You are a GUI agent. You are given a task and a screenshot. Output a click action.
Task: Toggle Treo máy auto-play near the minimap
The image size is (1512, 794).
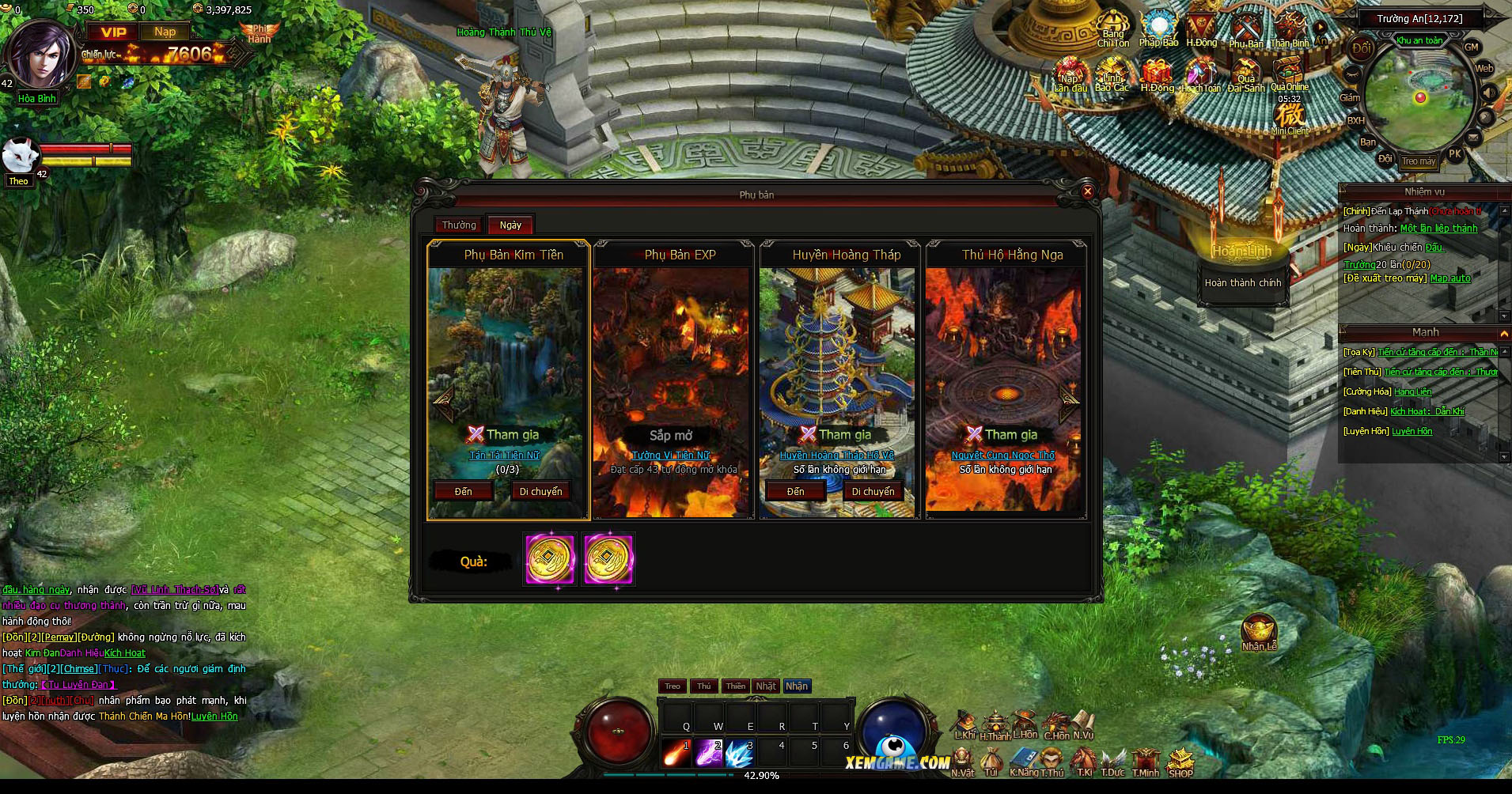pos(1418,161)
